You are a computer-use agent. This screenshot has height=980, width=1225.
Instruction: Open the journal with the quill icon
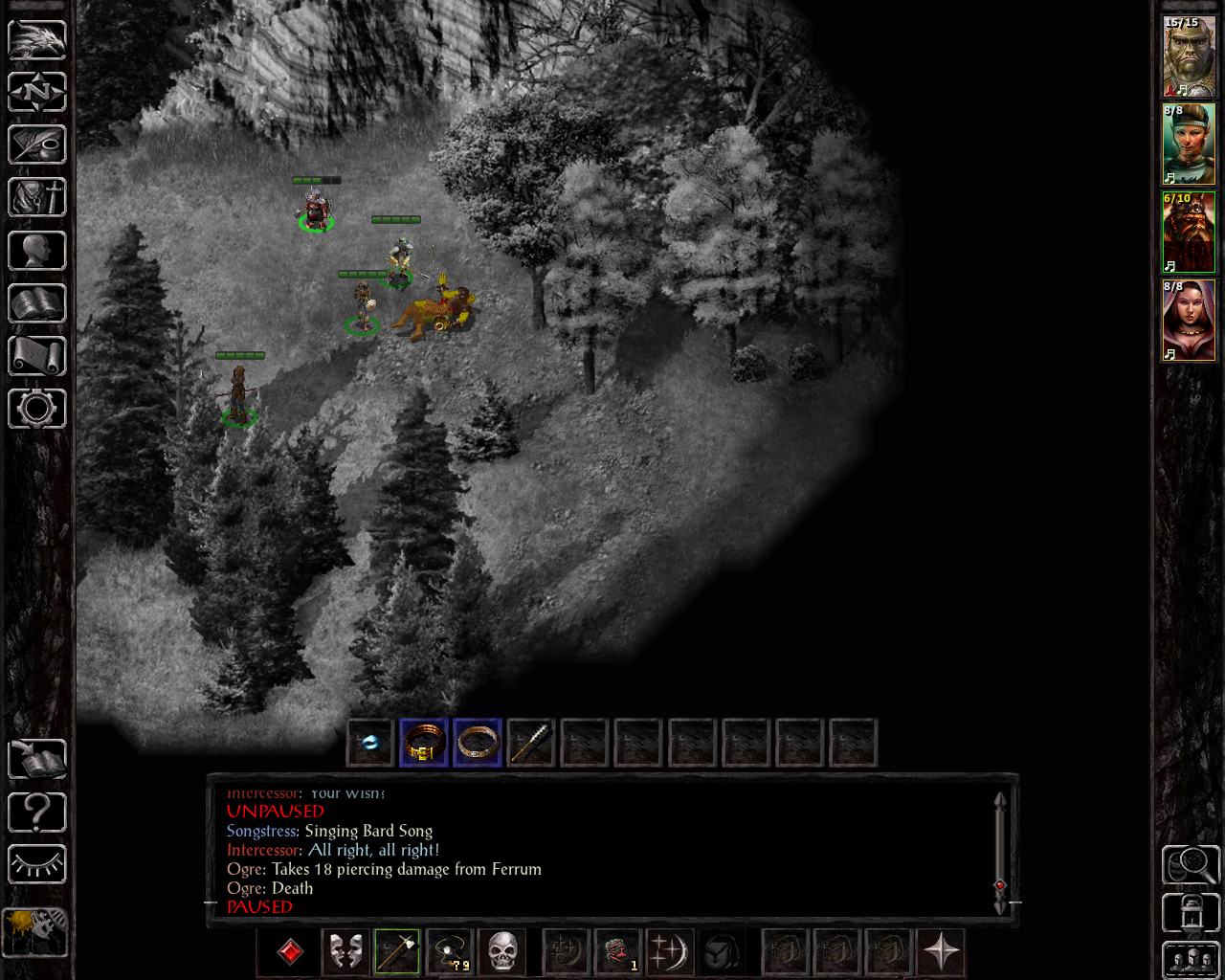(x=36, y=145)
